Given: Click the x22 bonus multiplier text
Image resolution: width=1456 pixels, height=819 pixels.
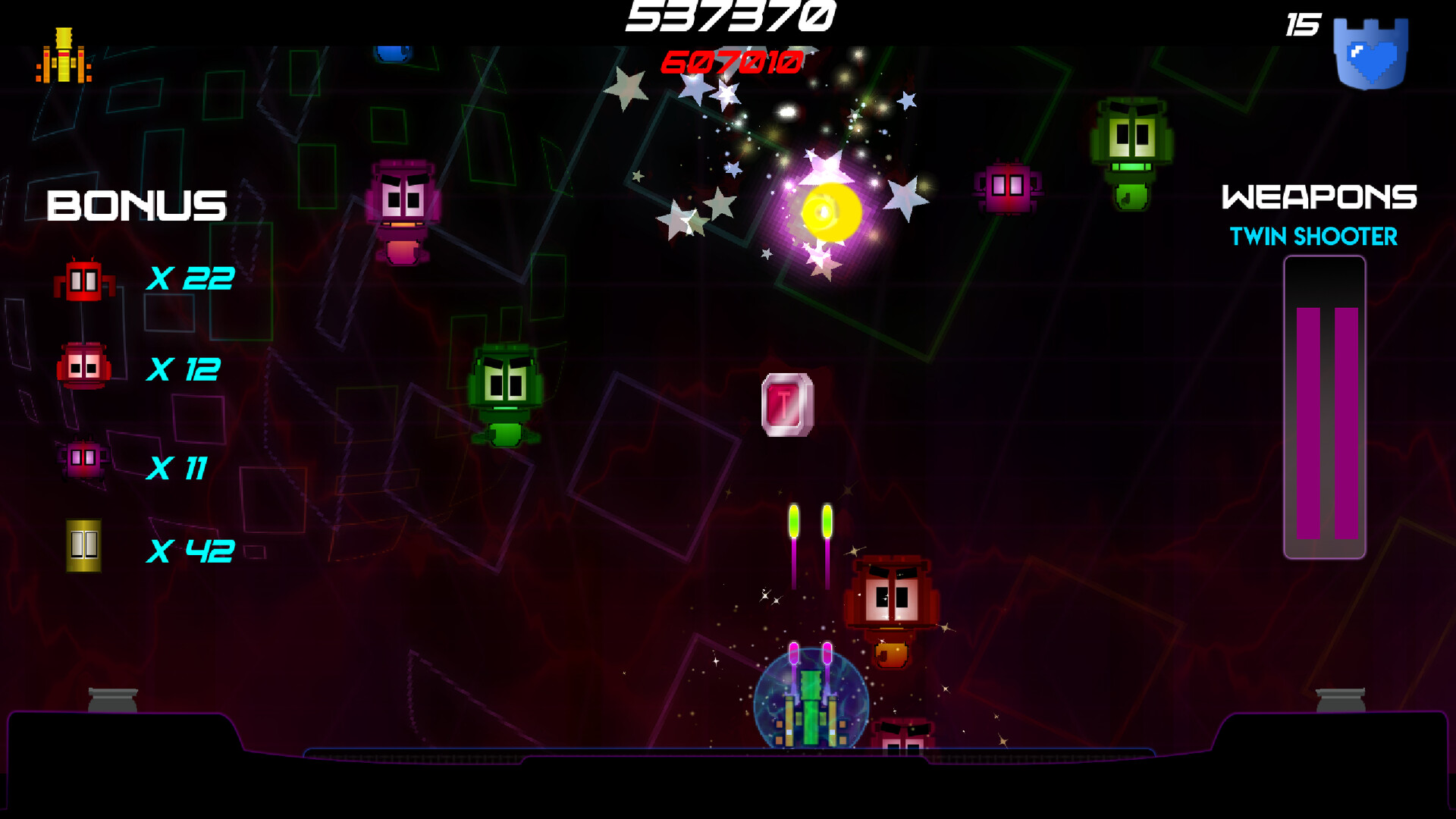Looking at the screenshot, I should (x=190, y=278).
